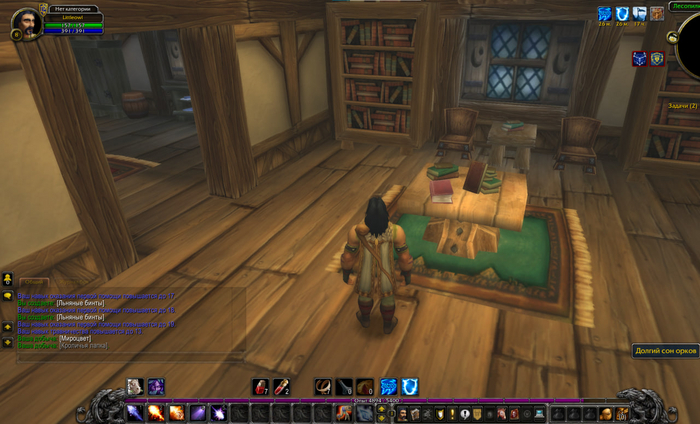Click the Долгий сон орков notification

(x=666, y=350)
